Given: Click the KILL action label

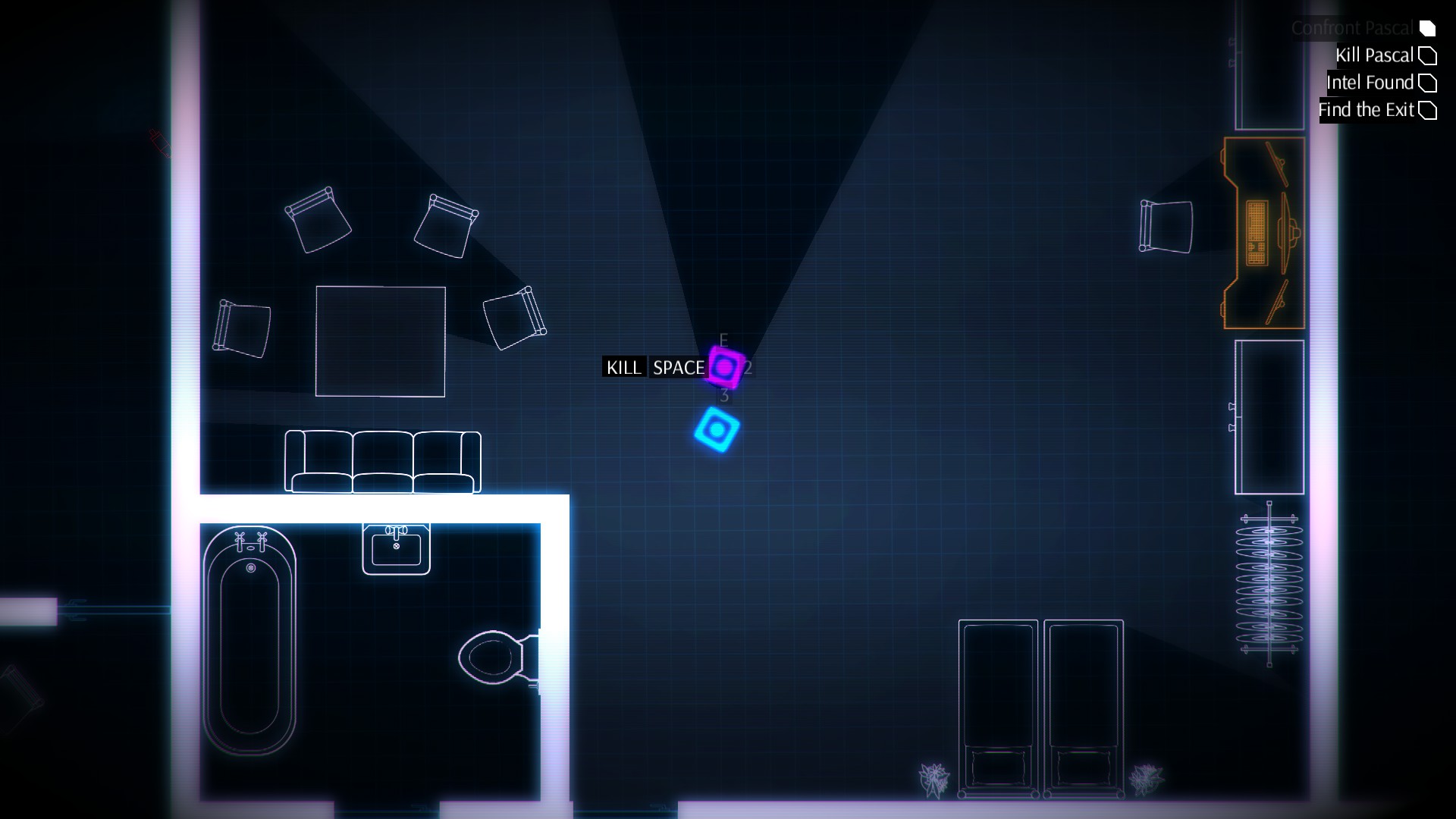Looking at the screenshot, I should tap(623, 368).
